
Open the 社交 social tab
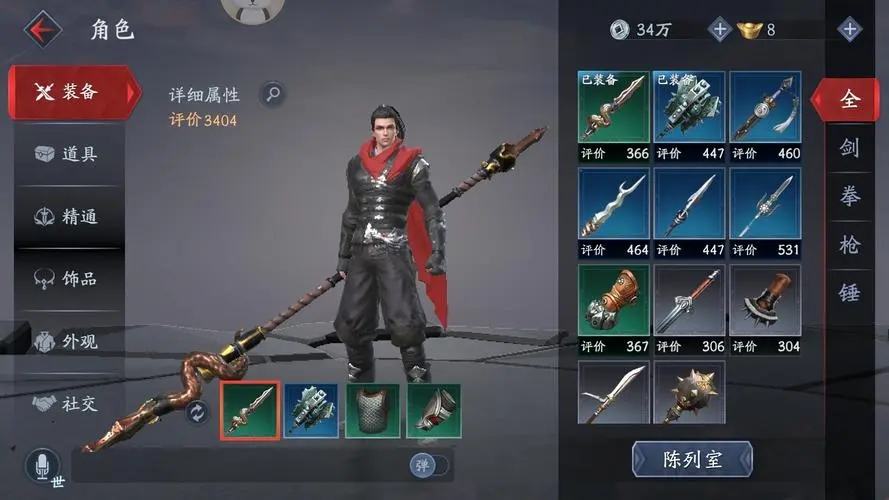coord(68,403)
